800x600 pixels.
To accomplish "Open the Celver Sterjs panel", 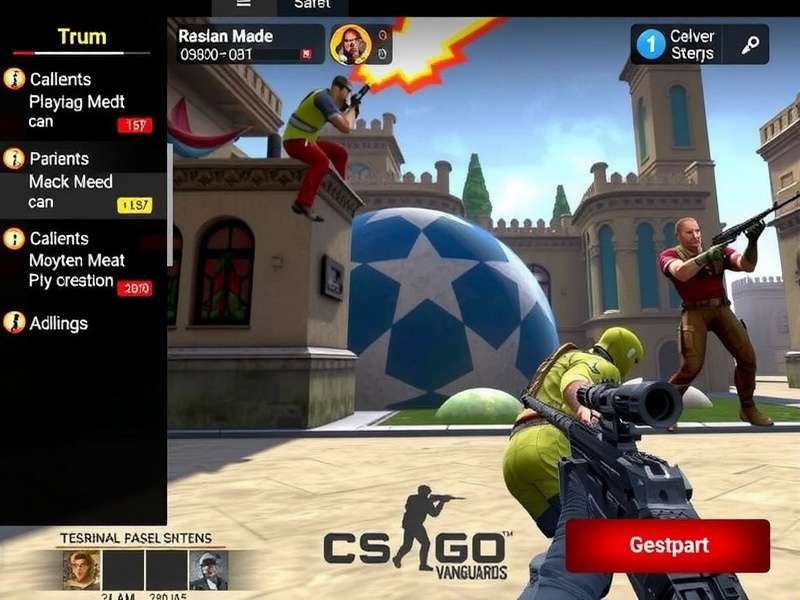I will (680, 45).
